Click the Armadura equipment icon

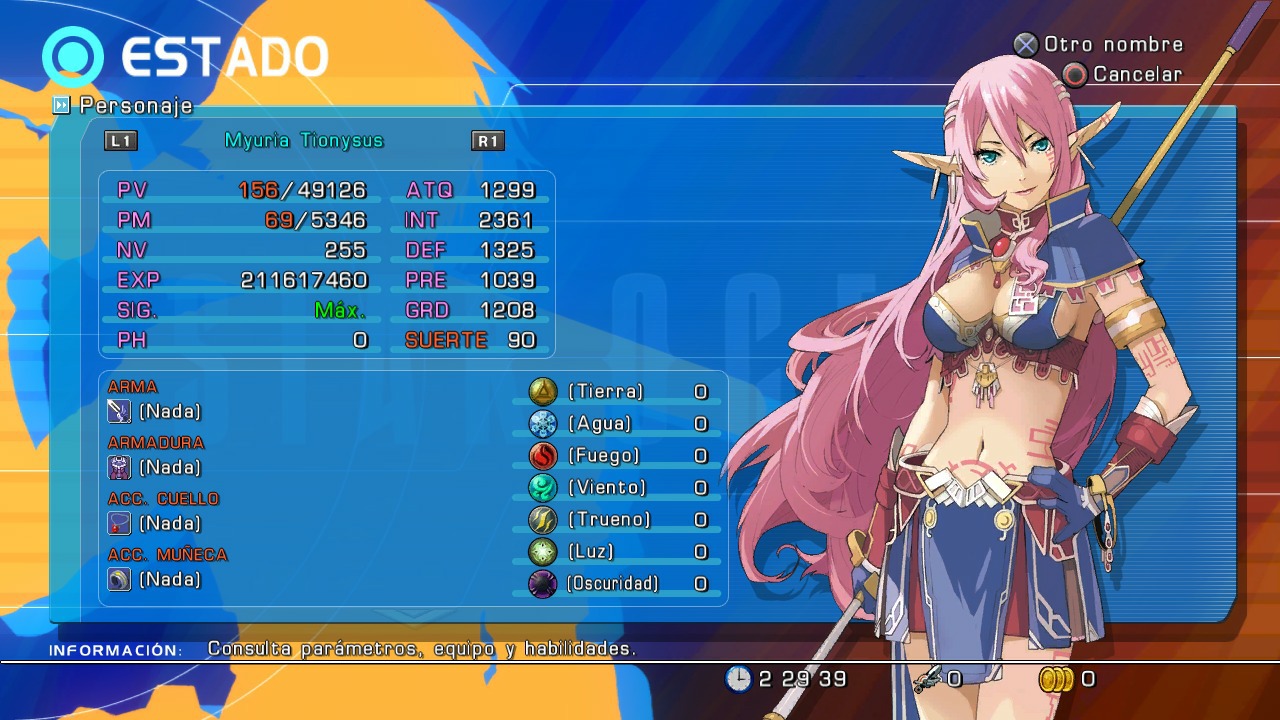(x=119, y=466)
